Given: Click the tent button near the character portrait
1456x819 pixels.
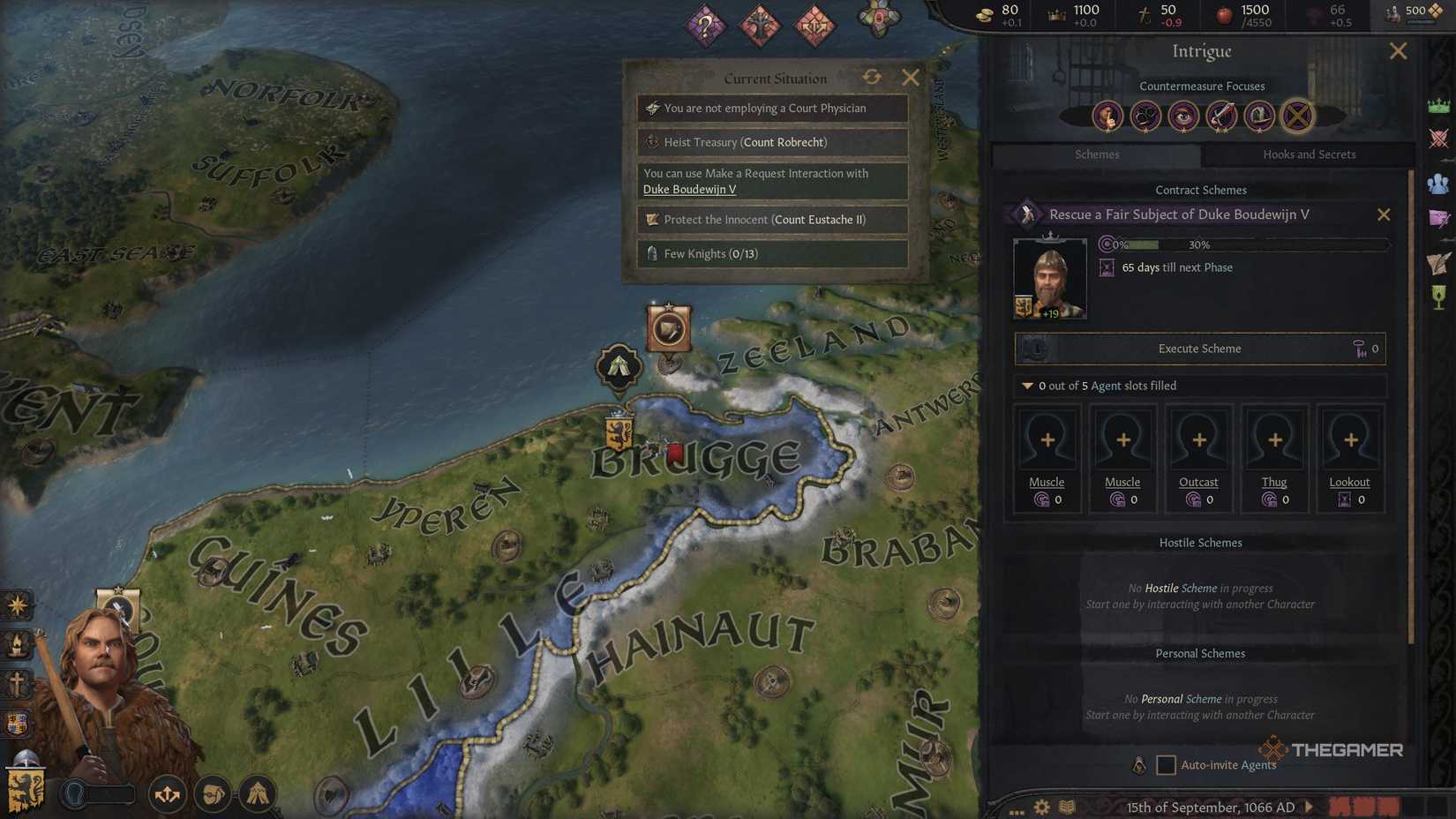Looking at the screenshot, I should pyautogui.click(x=258, y=793).
